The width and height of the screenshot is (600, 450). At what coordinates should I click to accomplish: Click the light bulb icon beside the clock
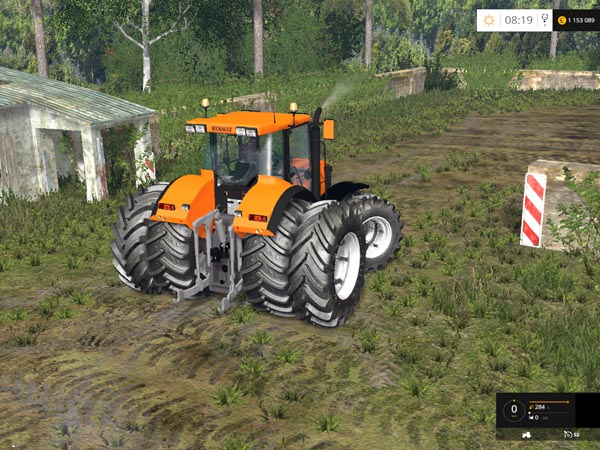pos(543,19)
